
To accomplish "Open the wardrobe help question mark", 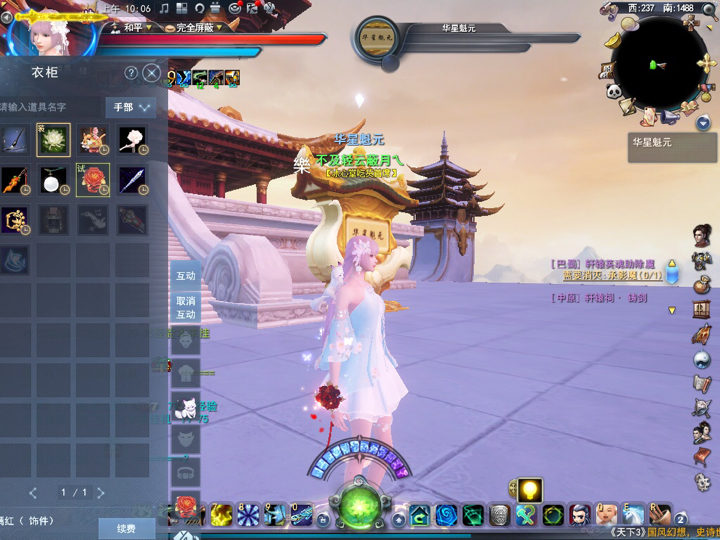I will pos(131,73).
